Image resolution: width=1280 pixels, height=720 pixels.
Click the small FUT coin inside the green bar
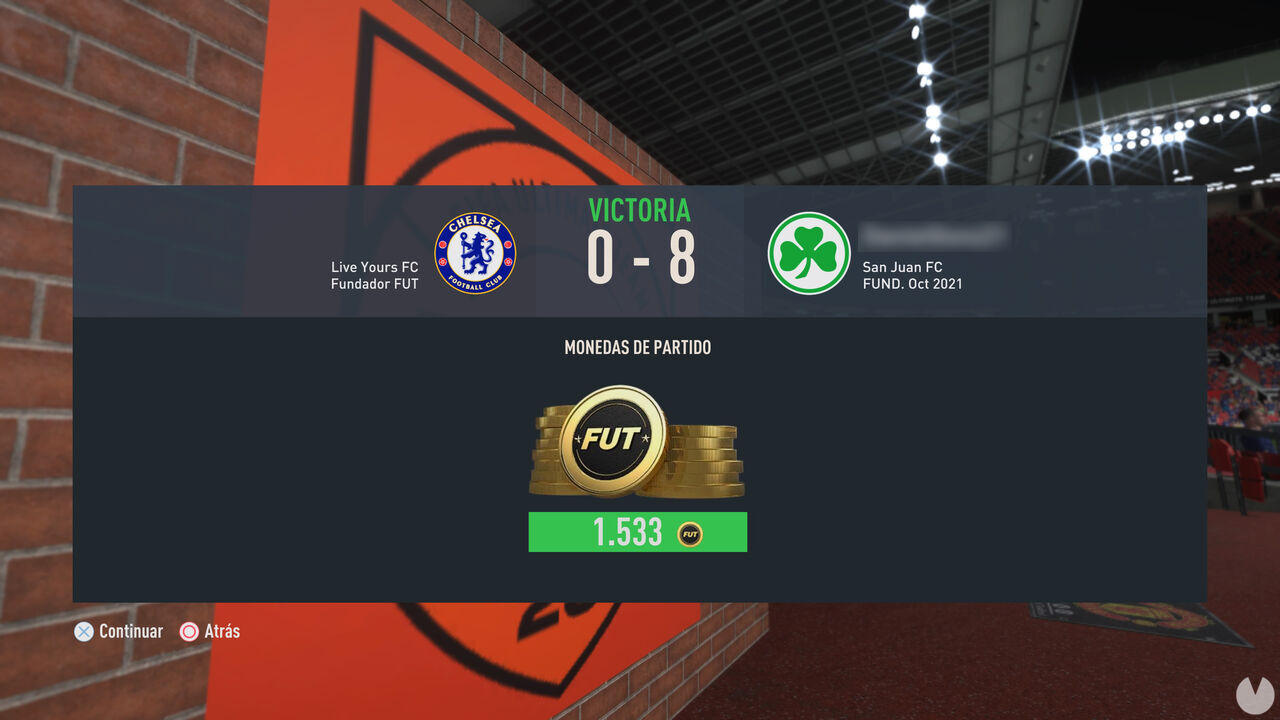[688, 532]
